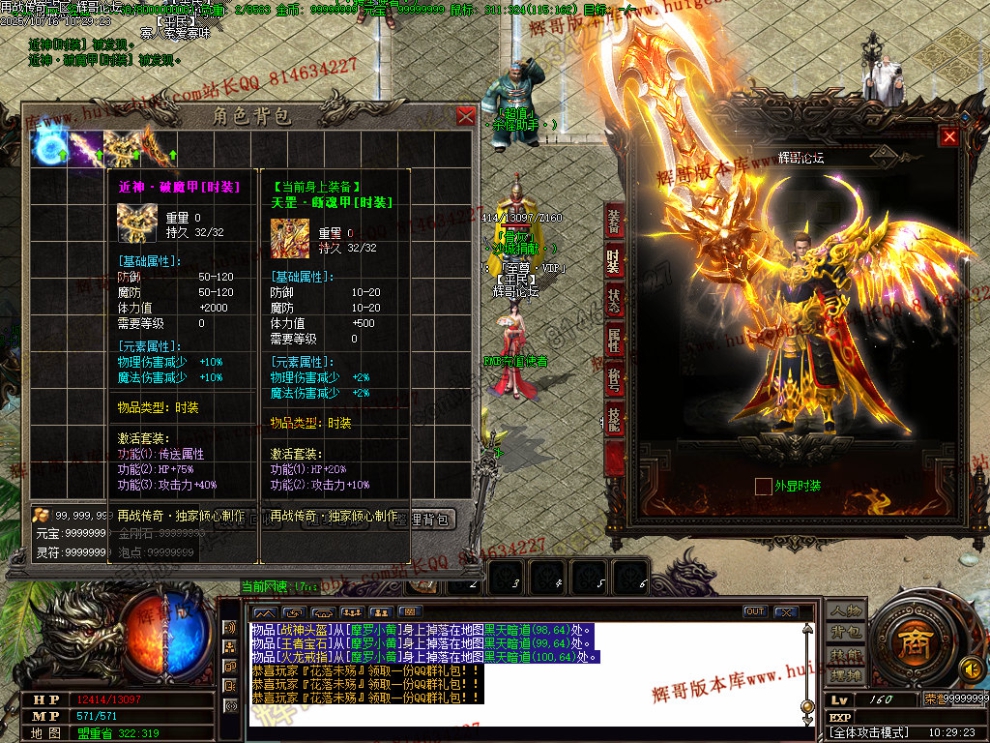Switch to the 装备 equipment tab
This screenshot has width=990, height=743.
[x=614, y=222]
